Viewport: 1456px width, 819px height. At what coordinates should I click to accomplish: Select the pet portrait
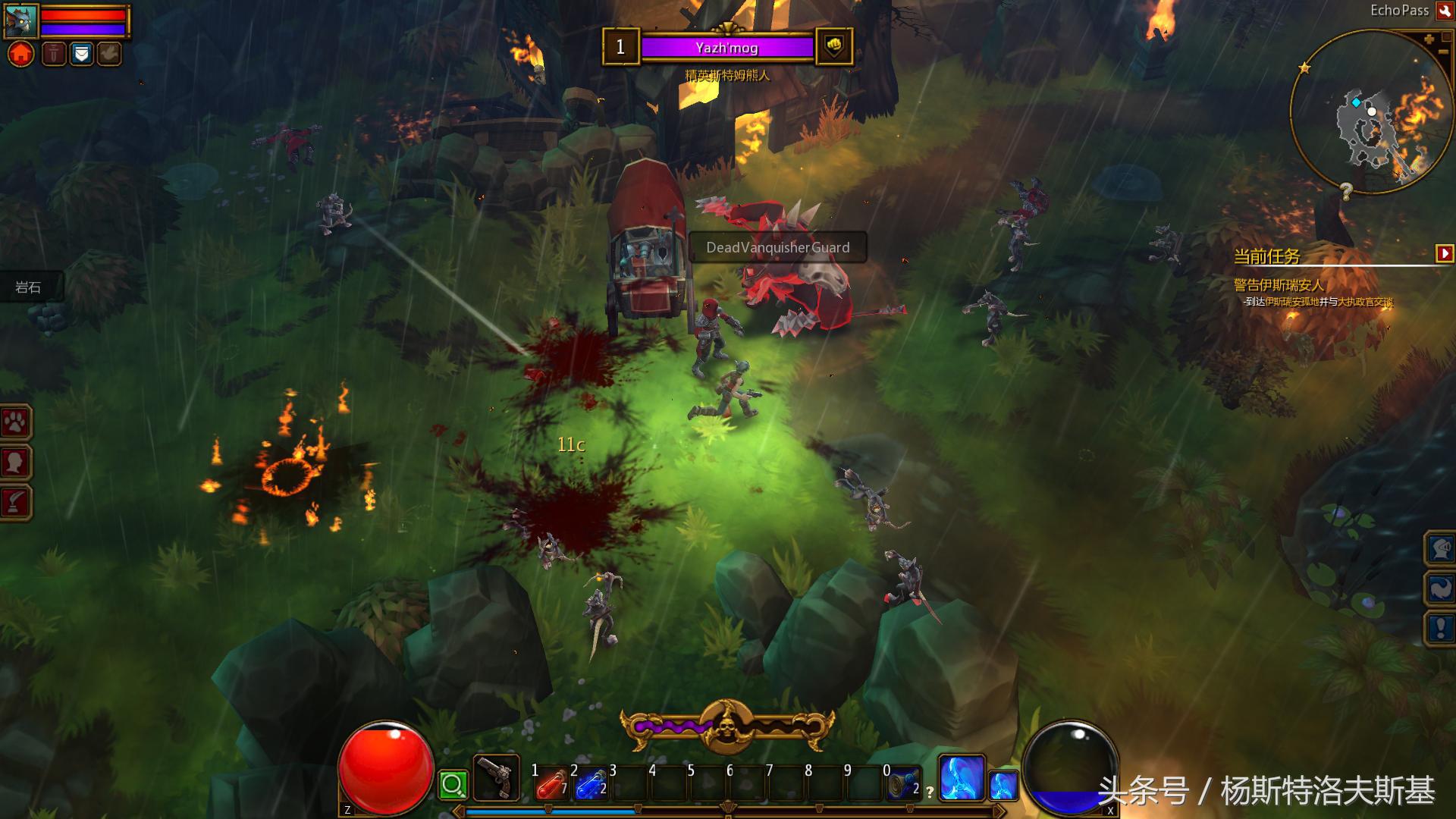[20, 20]
